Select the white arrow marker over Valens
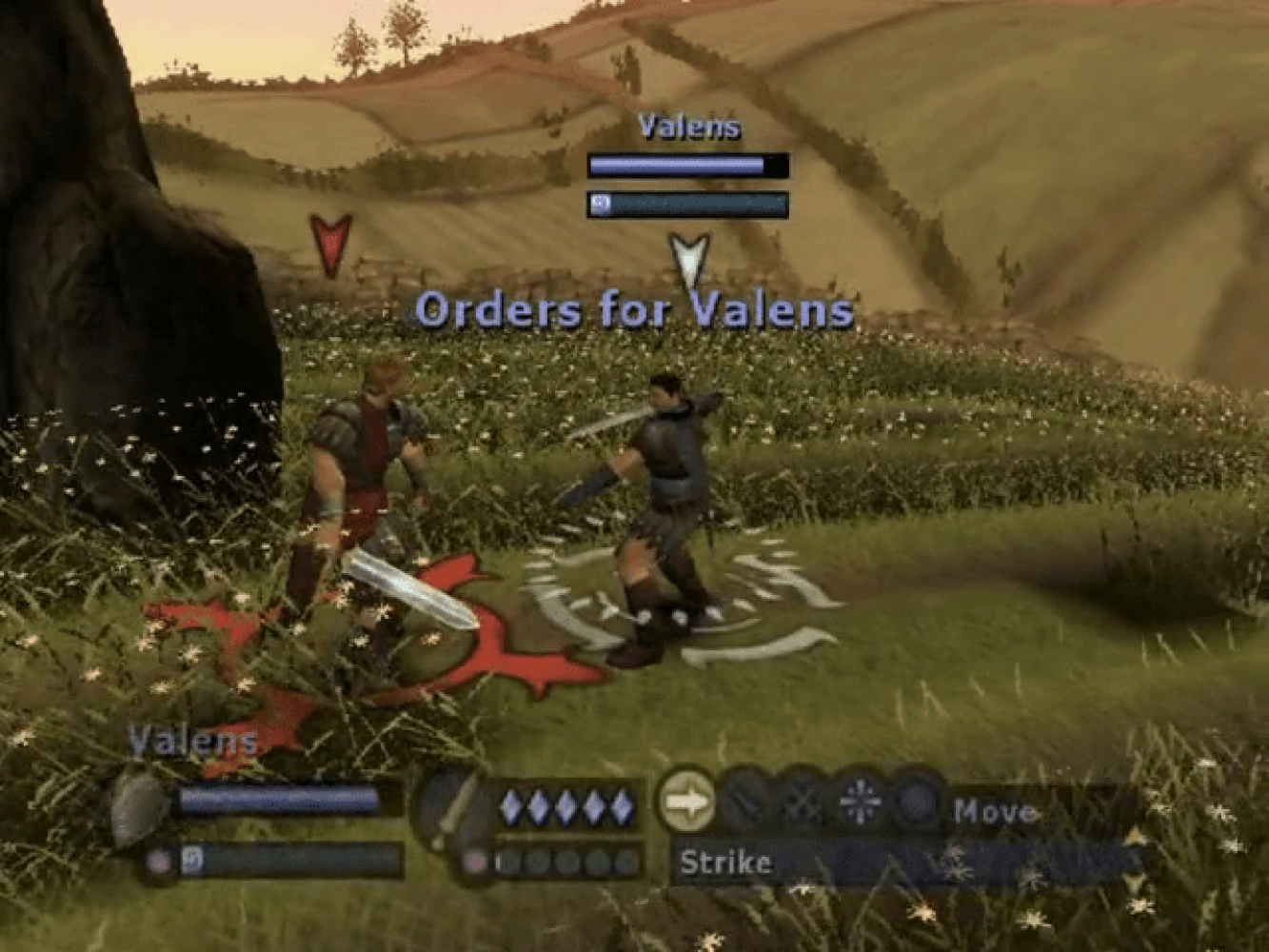This screenshot has height=952, width=1269. tap(689, 260)
